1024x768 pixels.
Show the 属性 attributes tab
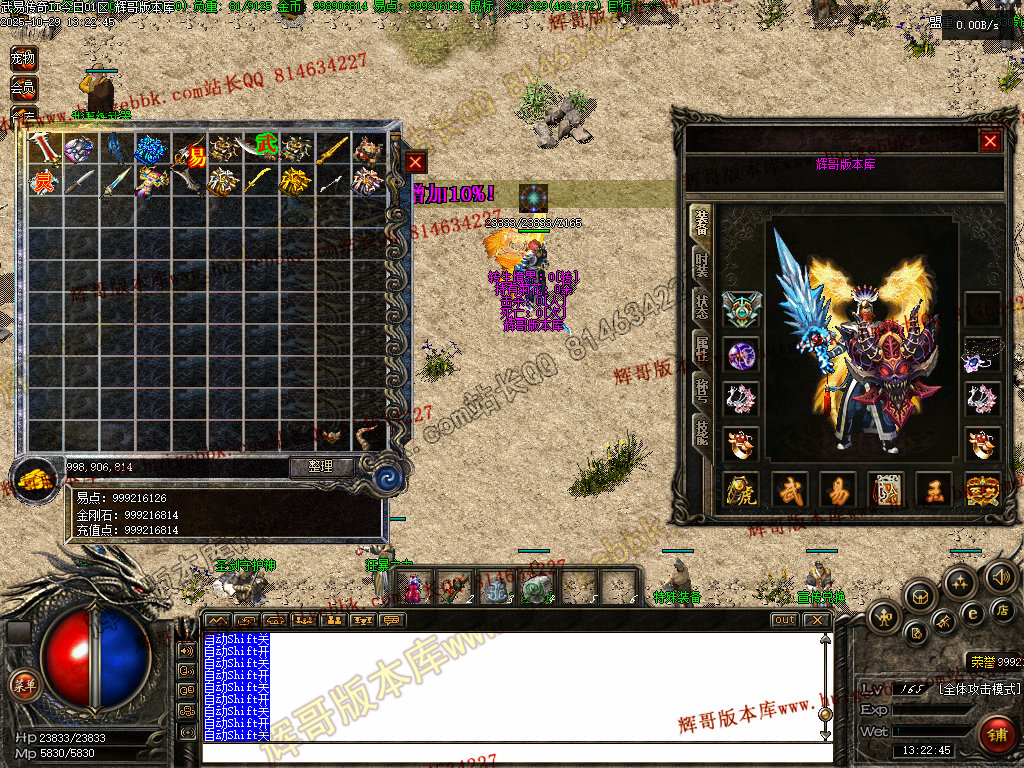(702, 347)
